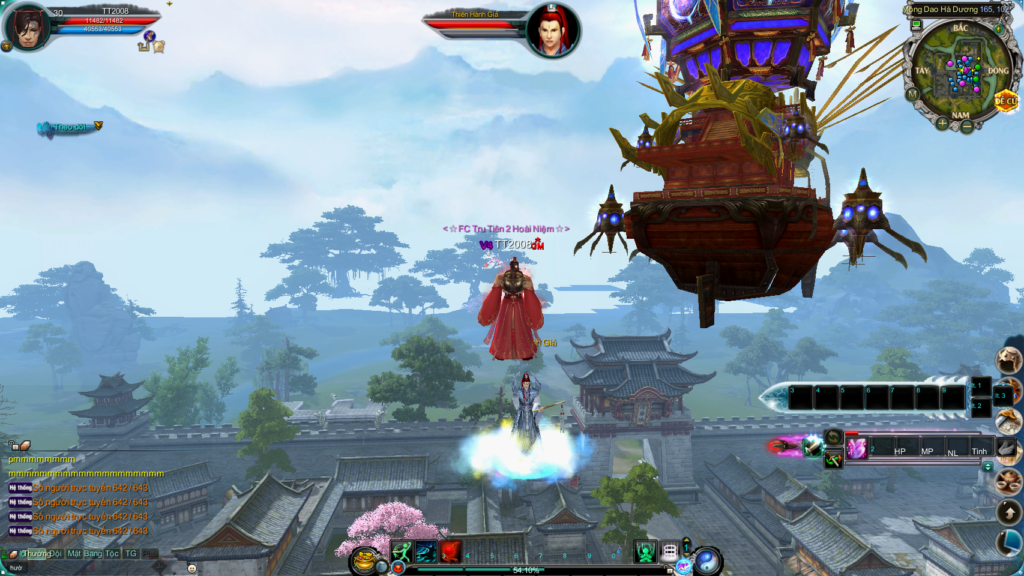The width and height of the screenshot is (1024, 576).
Task: Use the blue swirl skill on hotbar
Action: point(426,551)
